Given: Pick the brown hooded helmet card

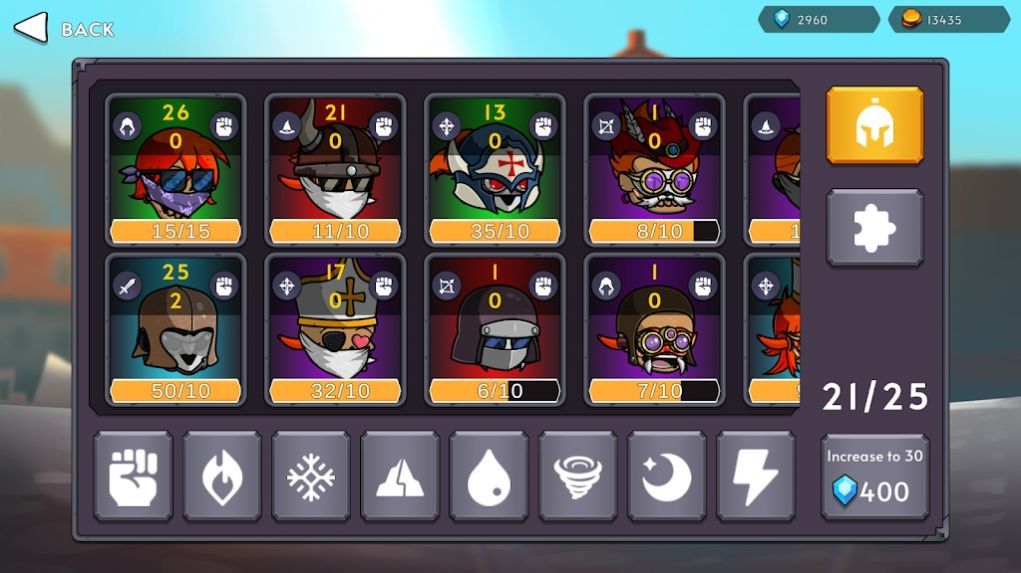Looking at the screenshot, I should coord(175,330).
